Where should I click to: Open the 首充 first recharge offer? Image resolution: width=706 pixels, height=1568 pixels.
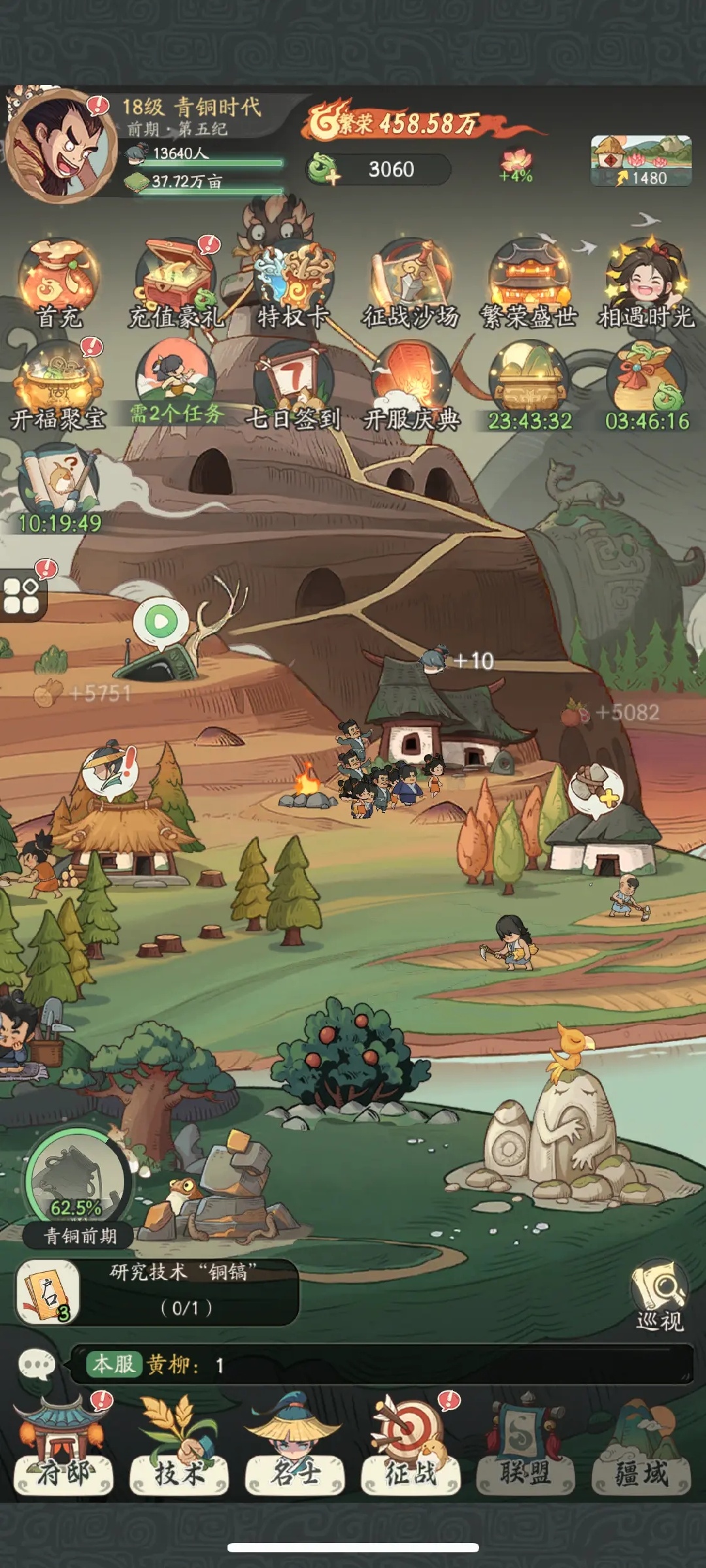pos(59,281)
